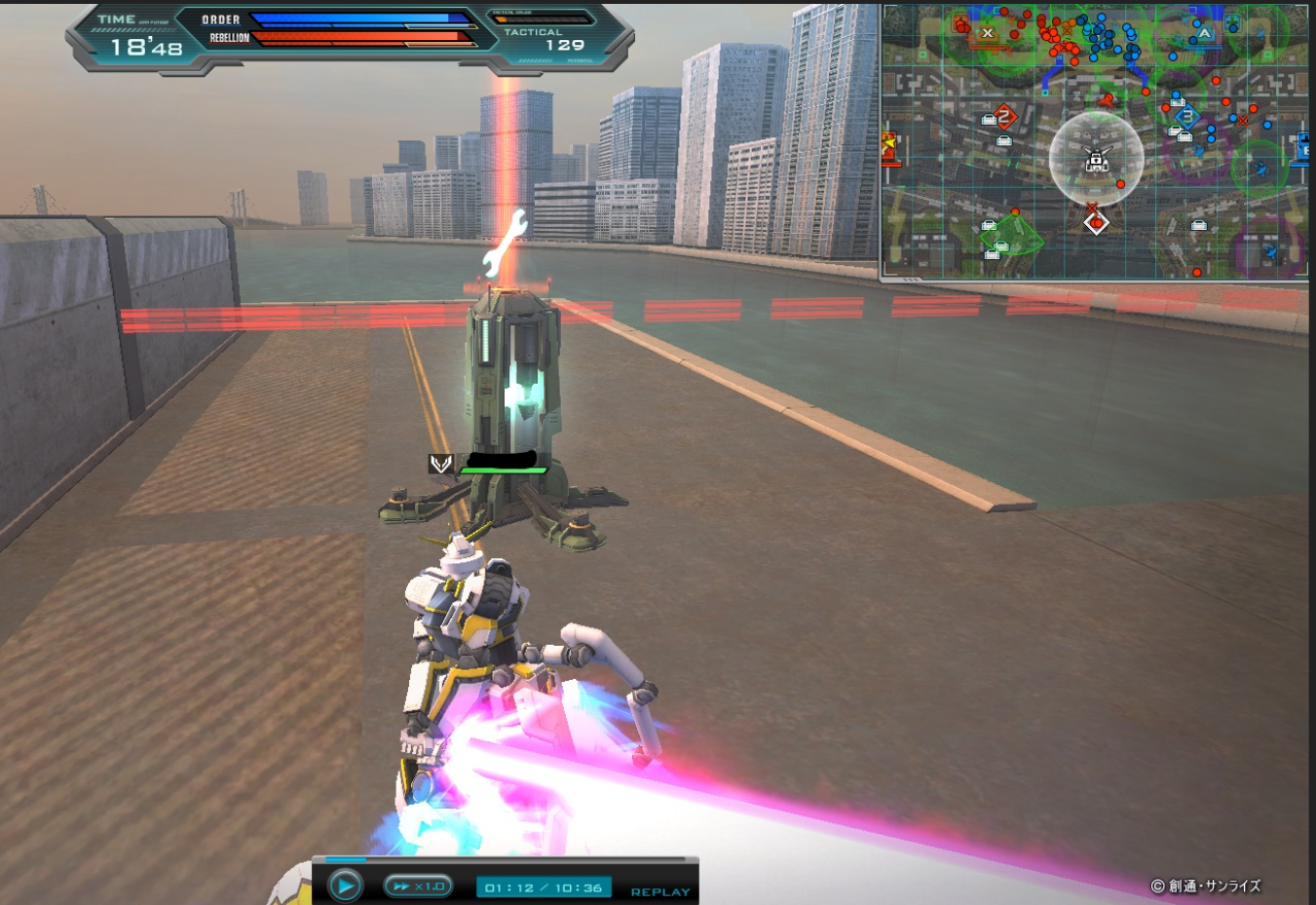1316x905 pixels.
Task: Click the replay play button
Action: click(x=345, y=886)
